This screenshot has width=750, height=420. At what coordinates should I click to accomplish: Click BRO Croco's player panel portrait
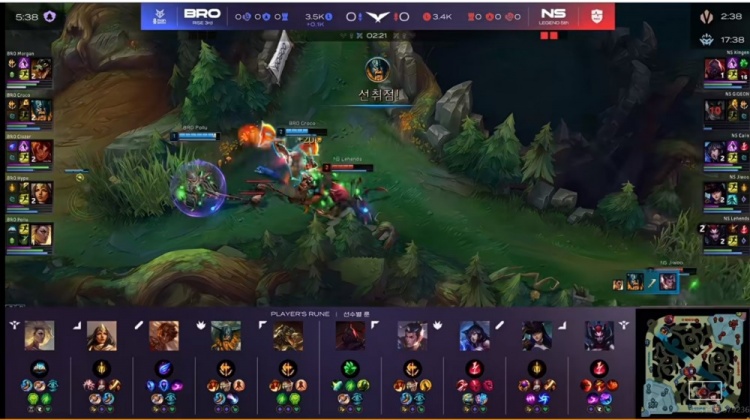[41, 109]
